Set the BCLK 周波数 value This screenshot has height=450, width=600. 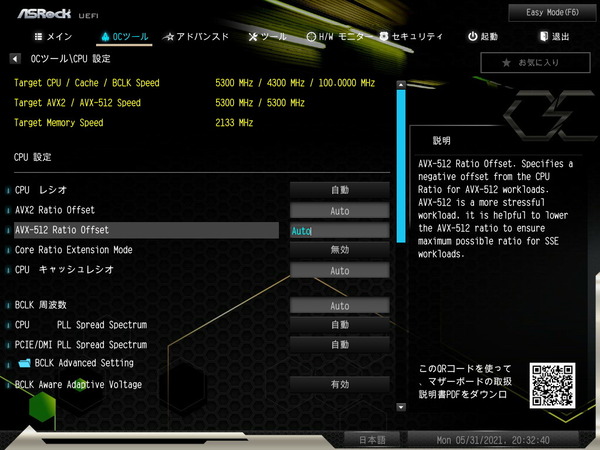tap(339, 306)
